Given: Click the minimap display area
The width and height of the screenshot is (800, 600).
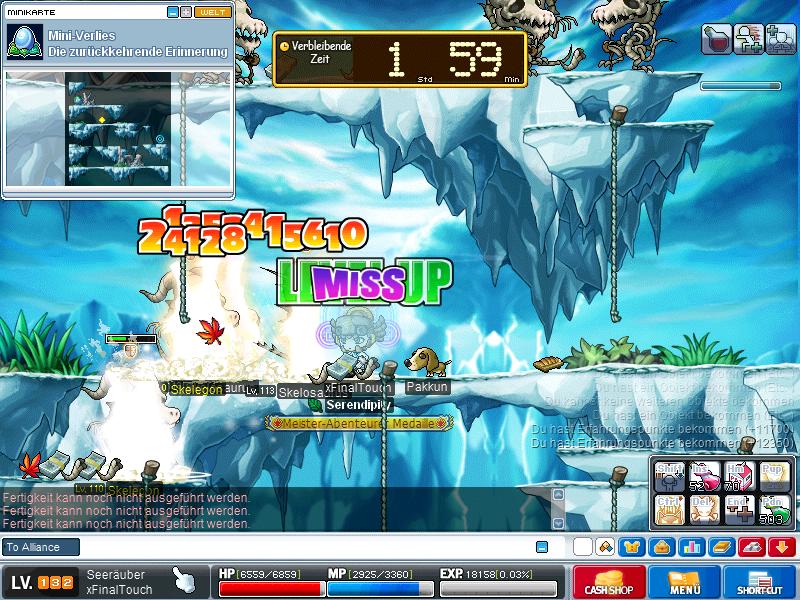Looking at the screenshot, I should [118, 128].
